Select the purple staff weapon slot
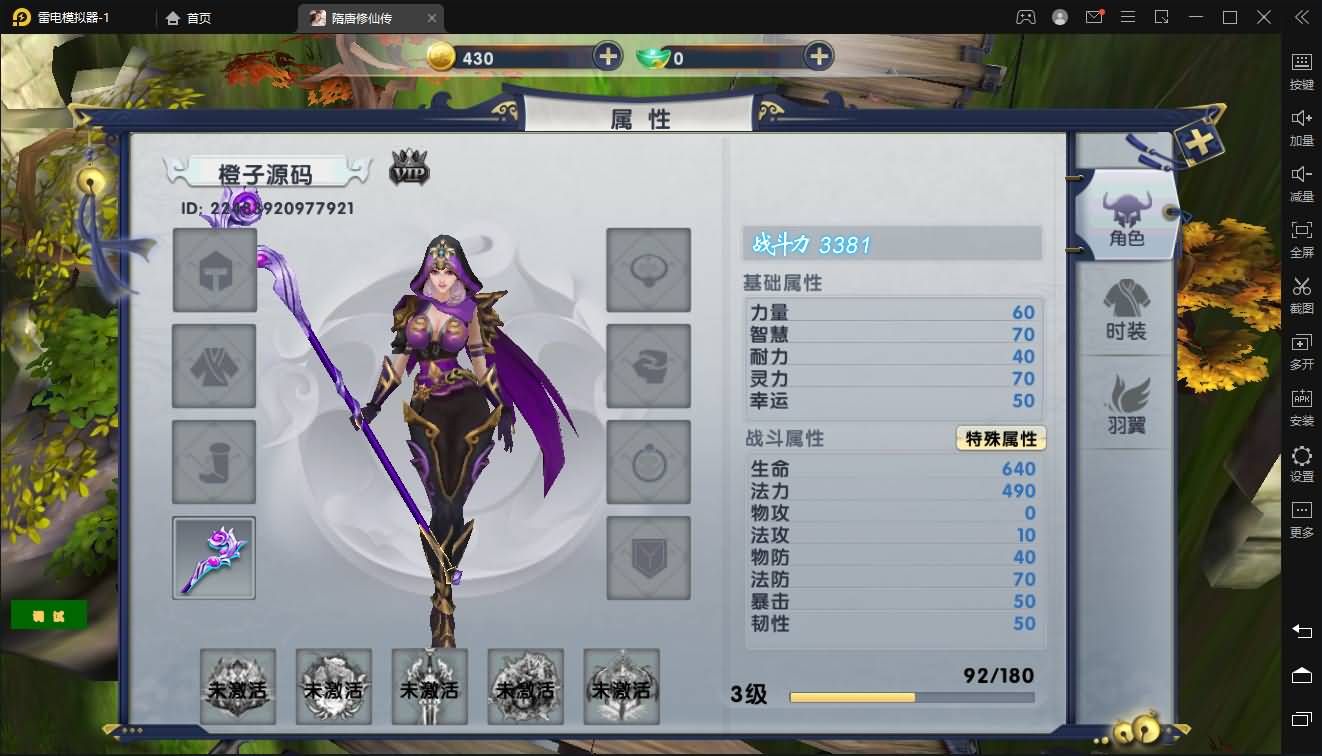Screen dimensions: 1322x756 point(213,558)
